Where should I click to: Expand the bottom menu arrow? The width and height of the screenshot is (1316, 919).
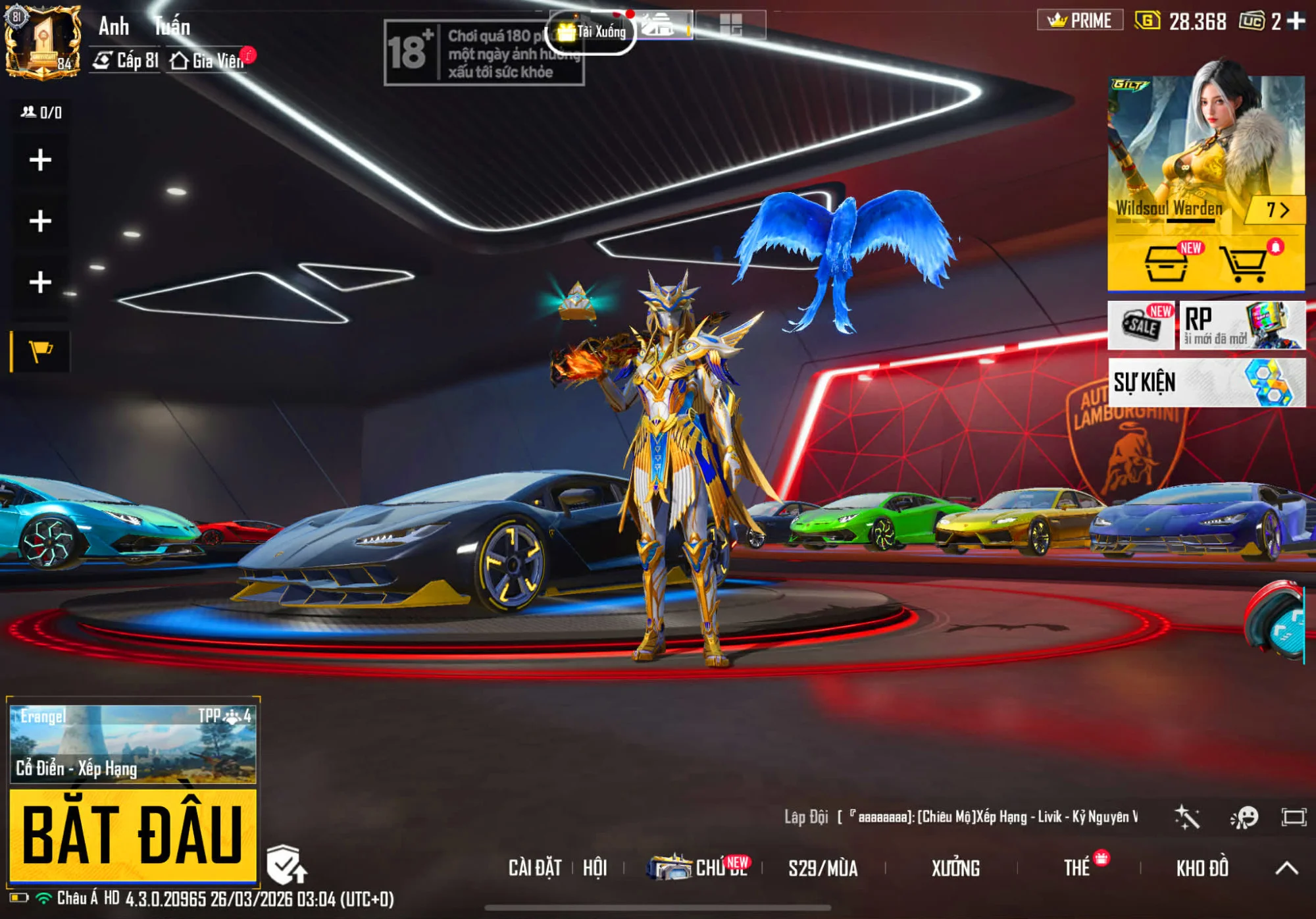pos(1287,868)
